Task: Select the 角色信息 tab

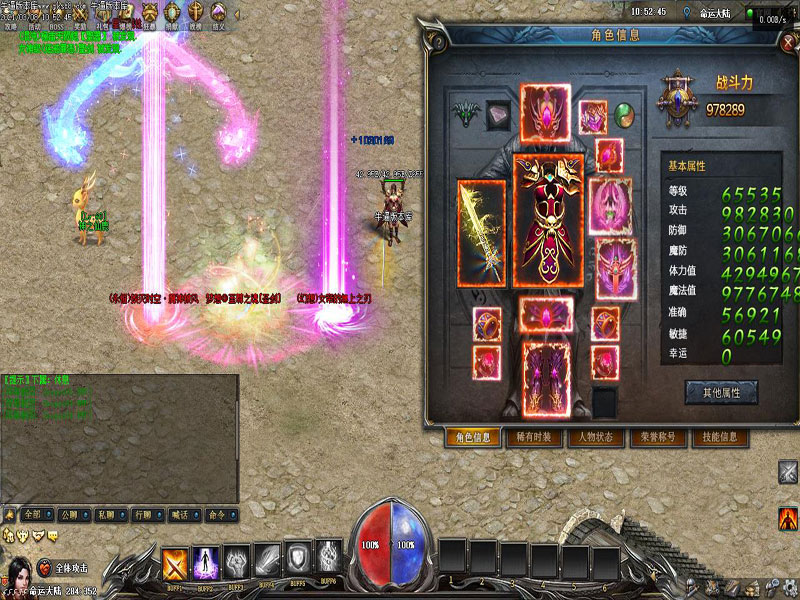Action: pos(473,437)
